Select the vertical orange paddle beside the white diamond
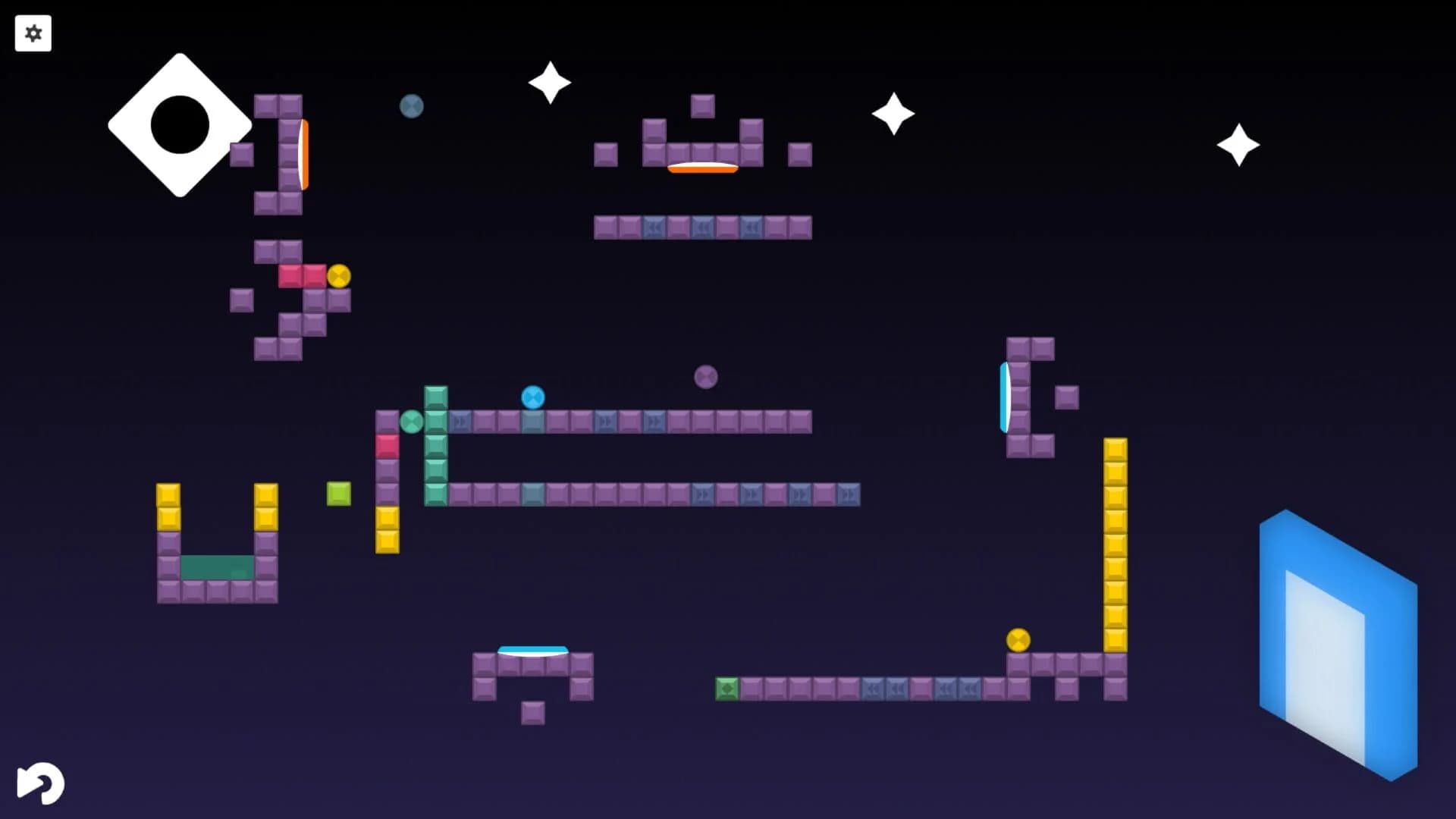 [x=303, y=154]
